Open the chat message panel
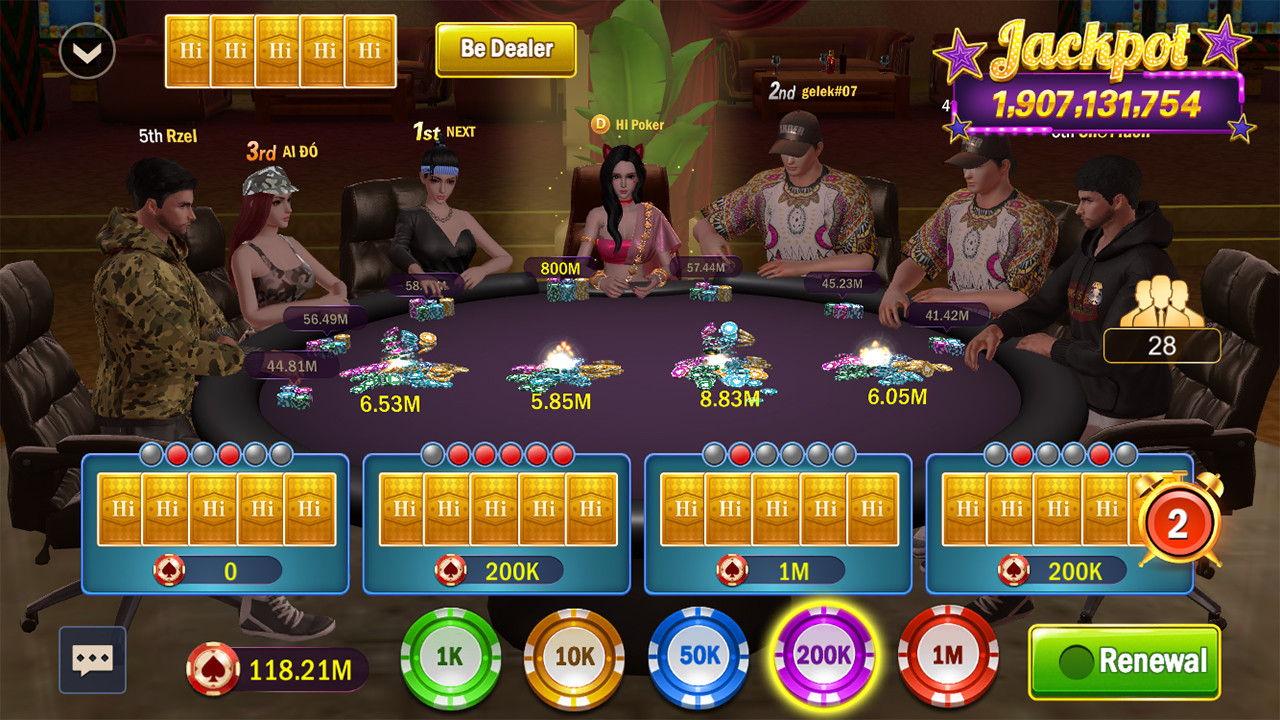This screenshot has width=1280, height=720. pyautogui.click(x=91, y=659)
